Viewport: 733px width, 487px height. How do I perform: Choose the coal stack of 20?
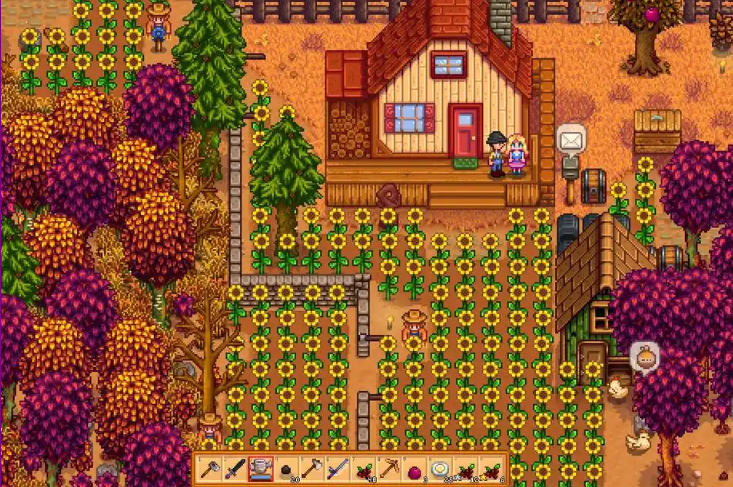(286, 467)
